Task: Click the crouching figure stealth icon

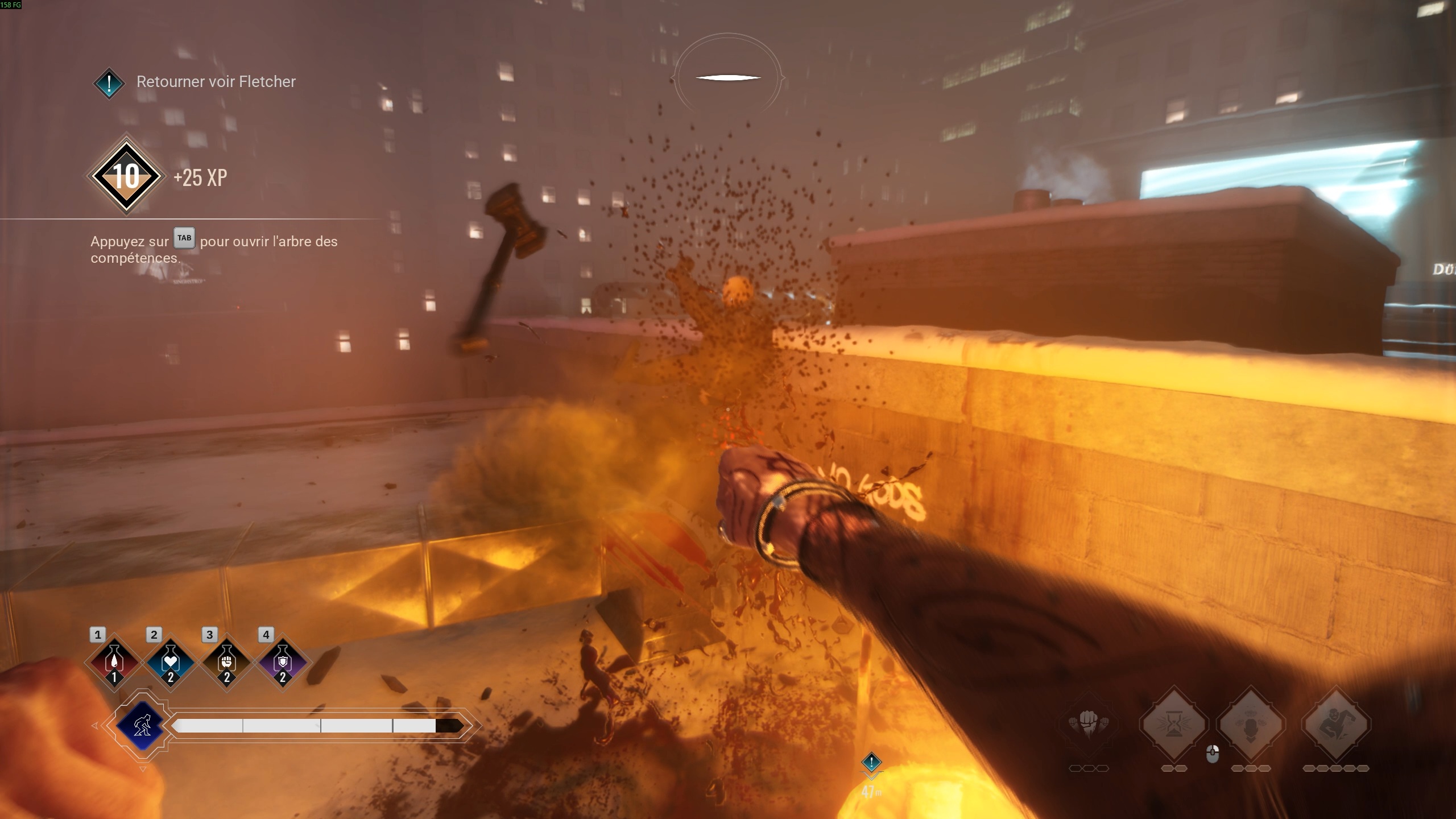Action: [x=142, y=726]
